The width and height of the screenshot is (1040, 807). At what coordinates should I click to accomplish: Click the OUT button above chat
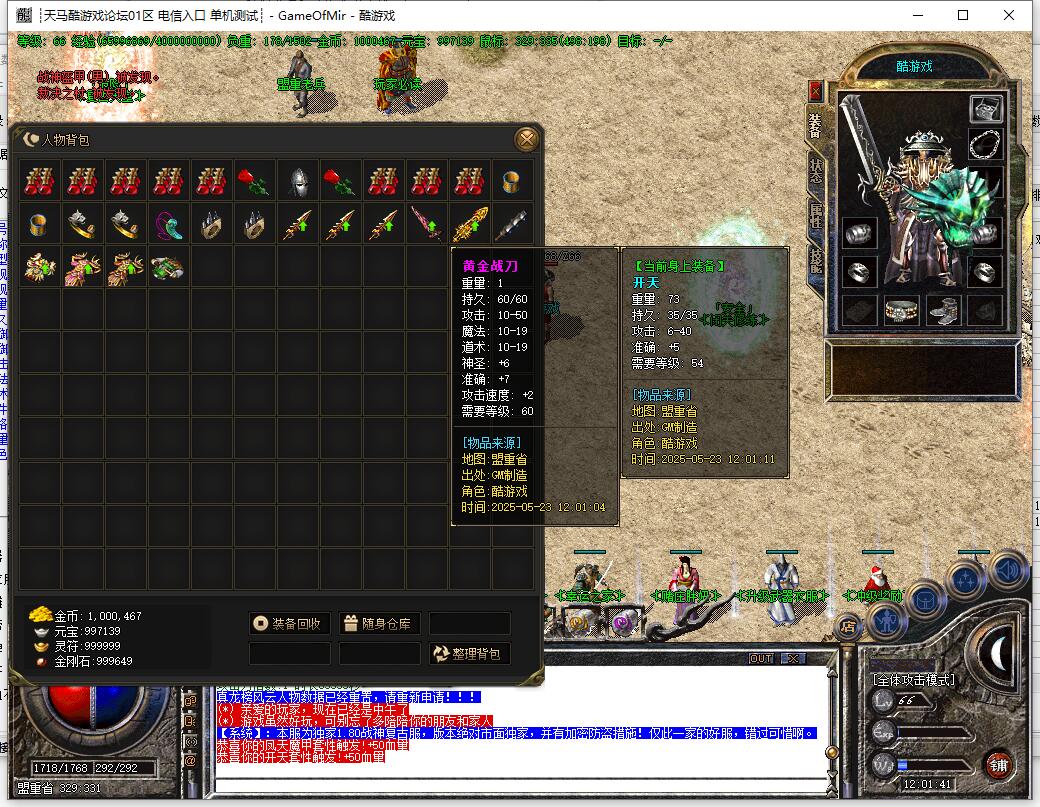point(761,658)
